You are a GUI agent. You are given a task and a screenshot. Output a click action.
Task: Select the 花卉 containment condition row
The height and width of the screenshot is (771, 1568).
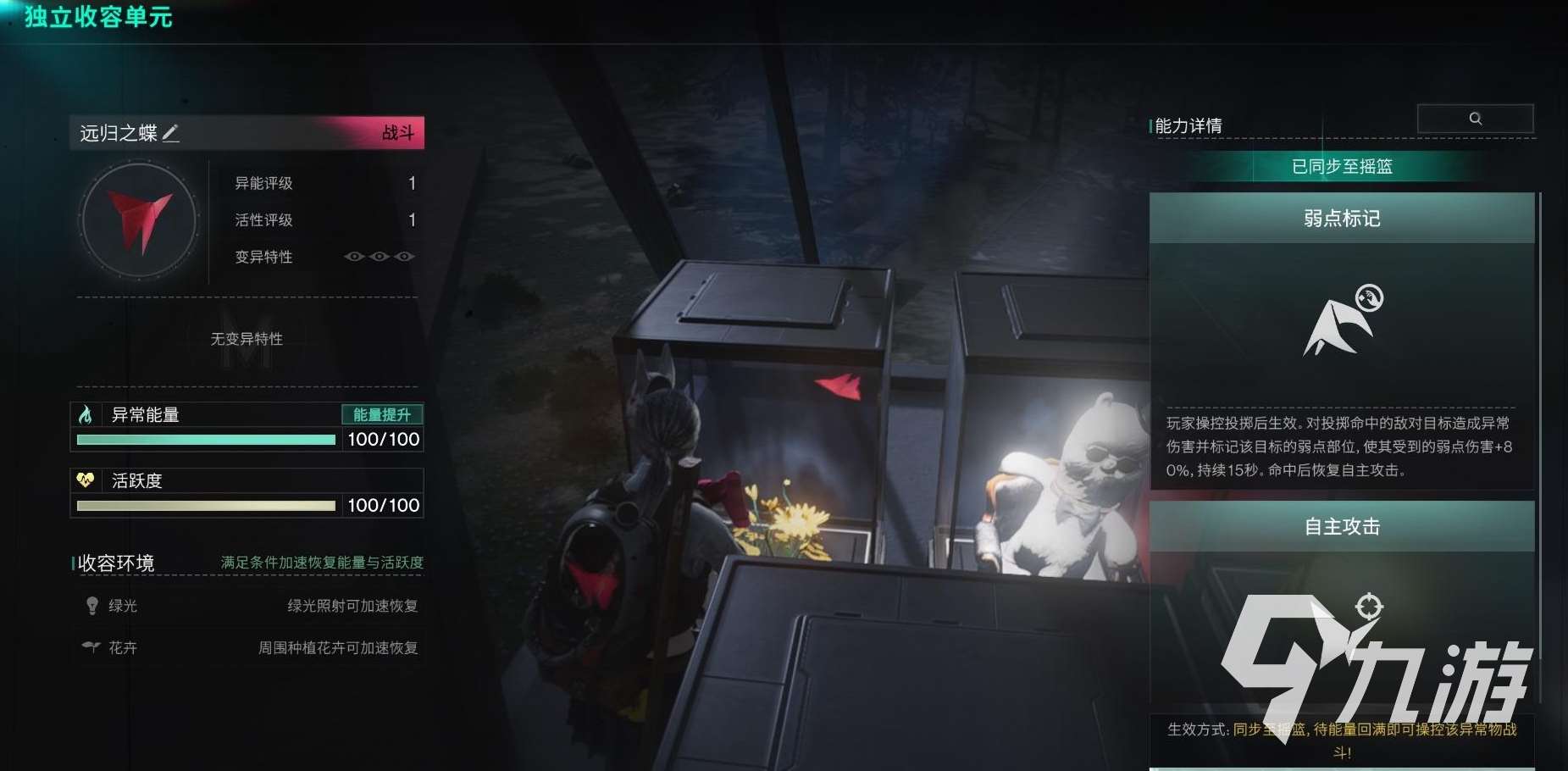click(250, 647)
